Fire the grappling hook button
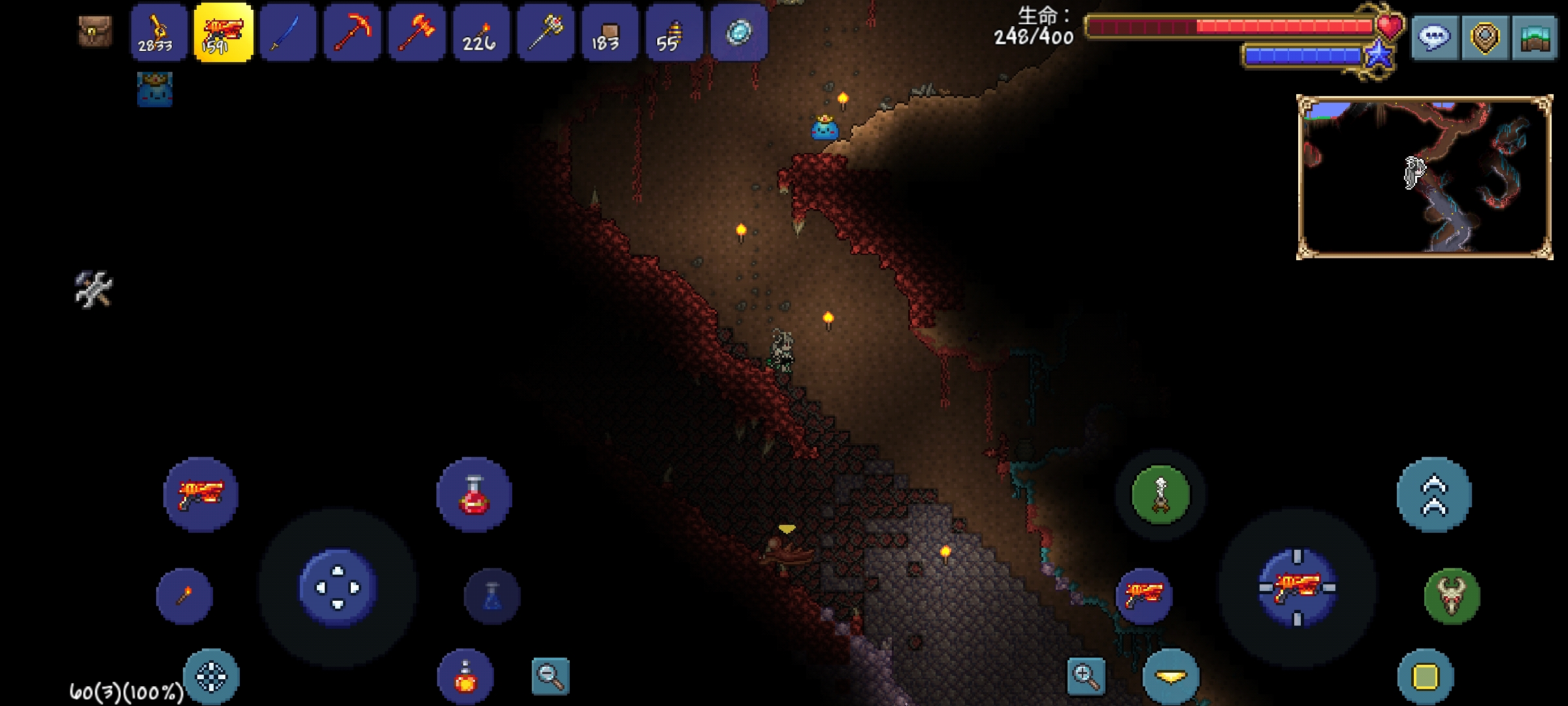 1160,495
